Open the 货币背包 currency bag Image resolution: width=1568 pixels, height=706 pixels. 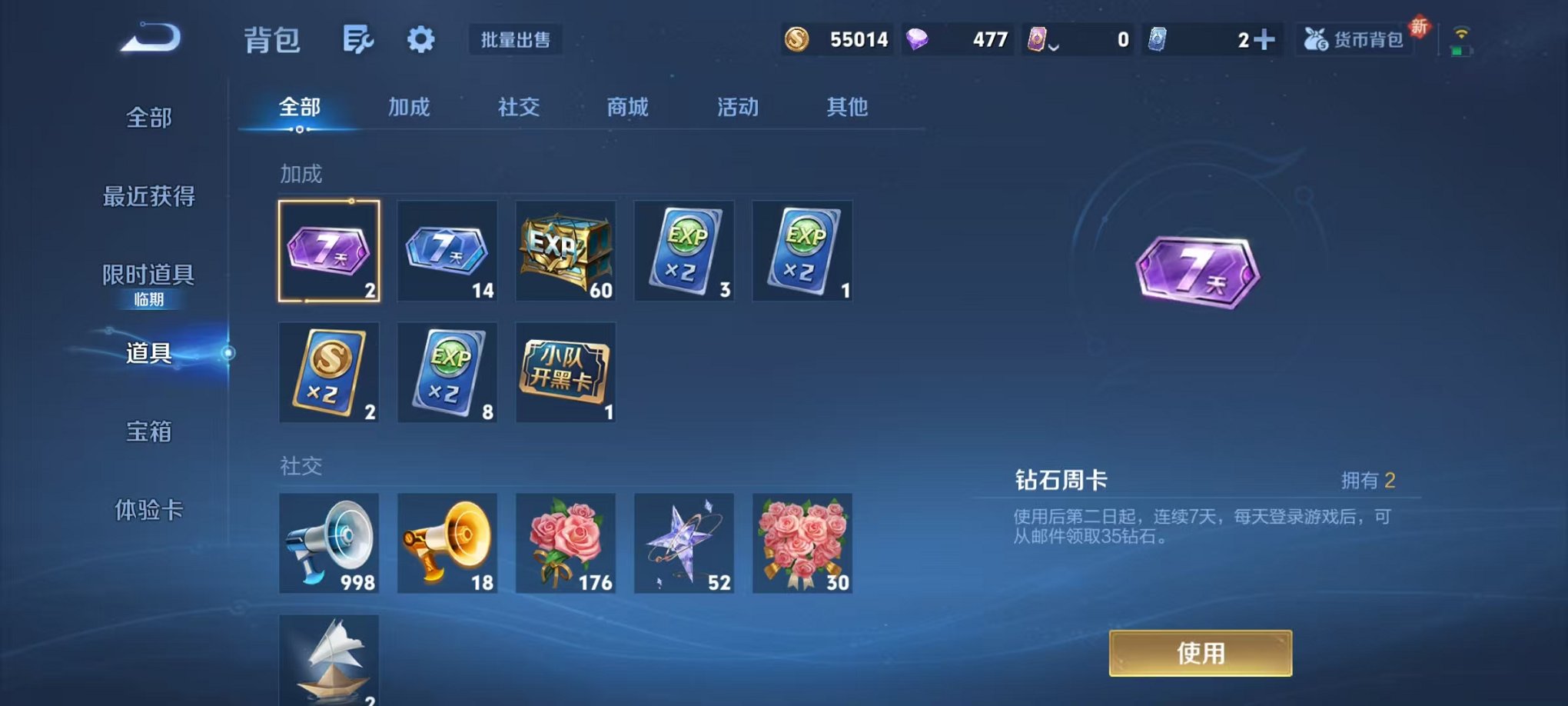[1357, 38]
